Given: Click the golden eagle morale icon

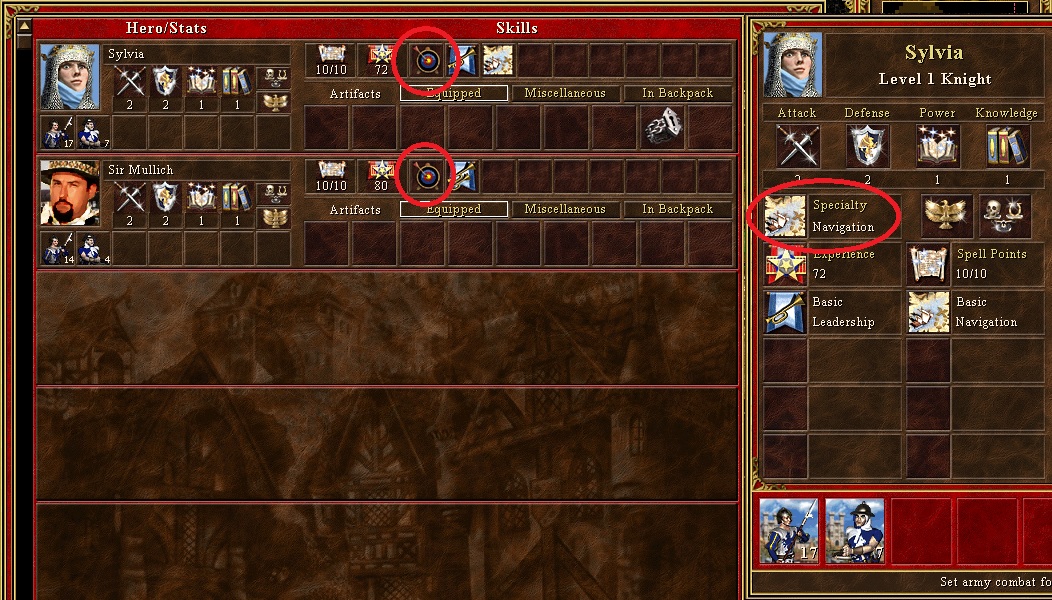Looking at the screenshot, I should point(940,215).
